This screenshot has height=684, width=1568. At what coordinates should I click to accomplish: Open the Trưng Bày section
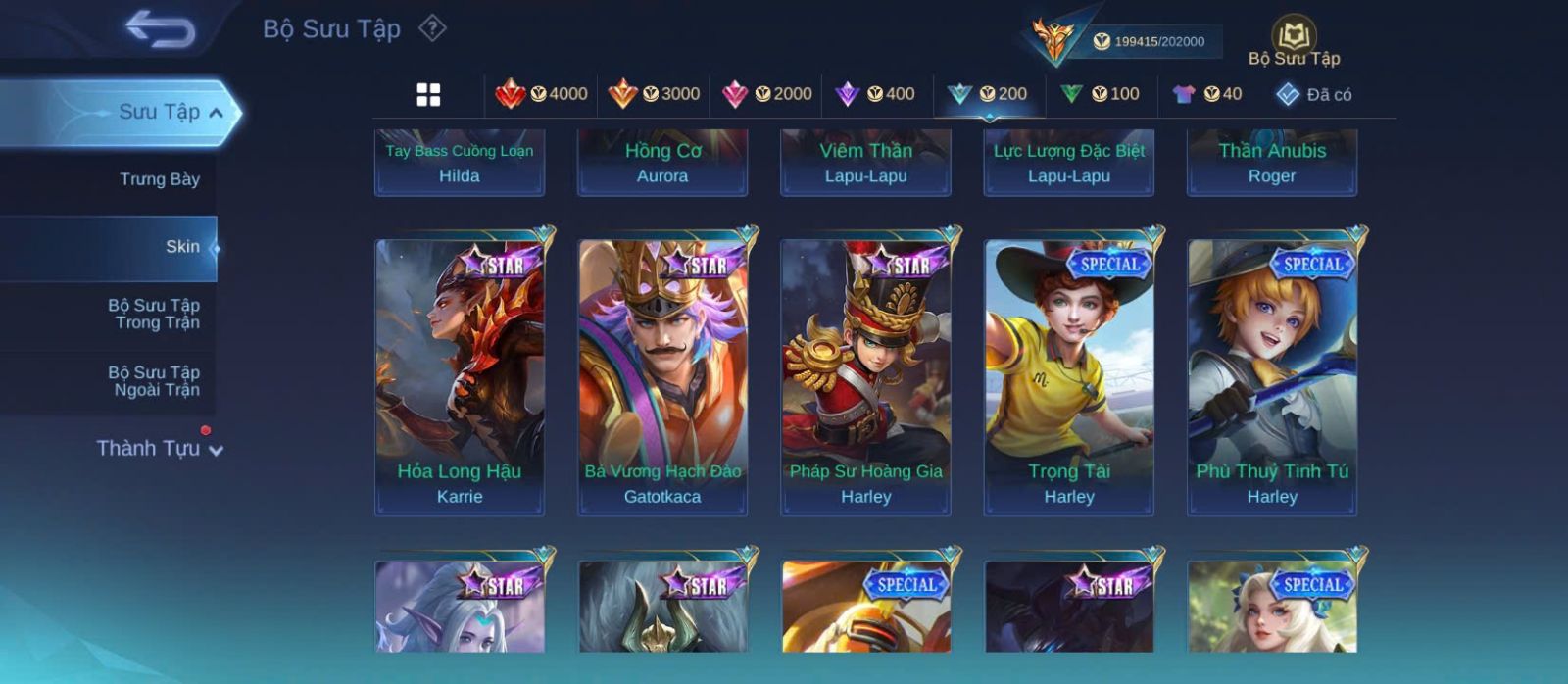(160, 179)
